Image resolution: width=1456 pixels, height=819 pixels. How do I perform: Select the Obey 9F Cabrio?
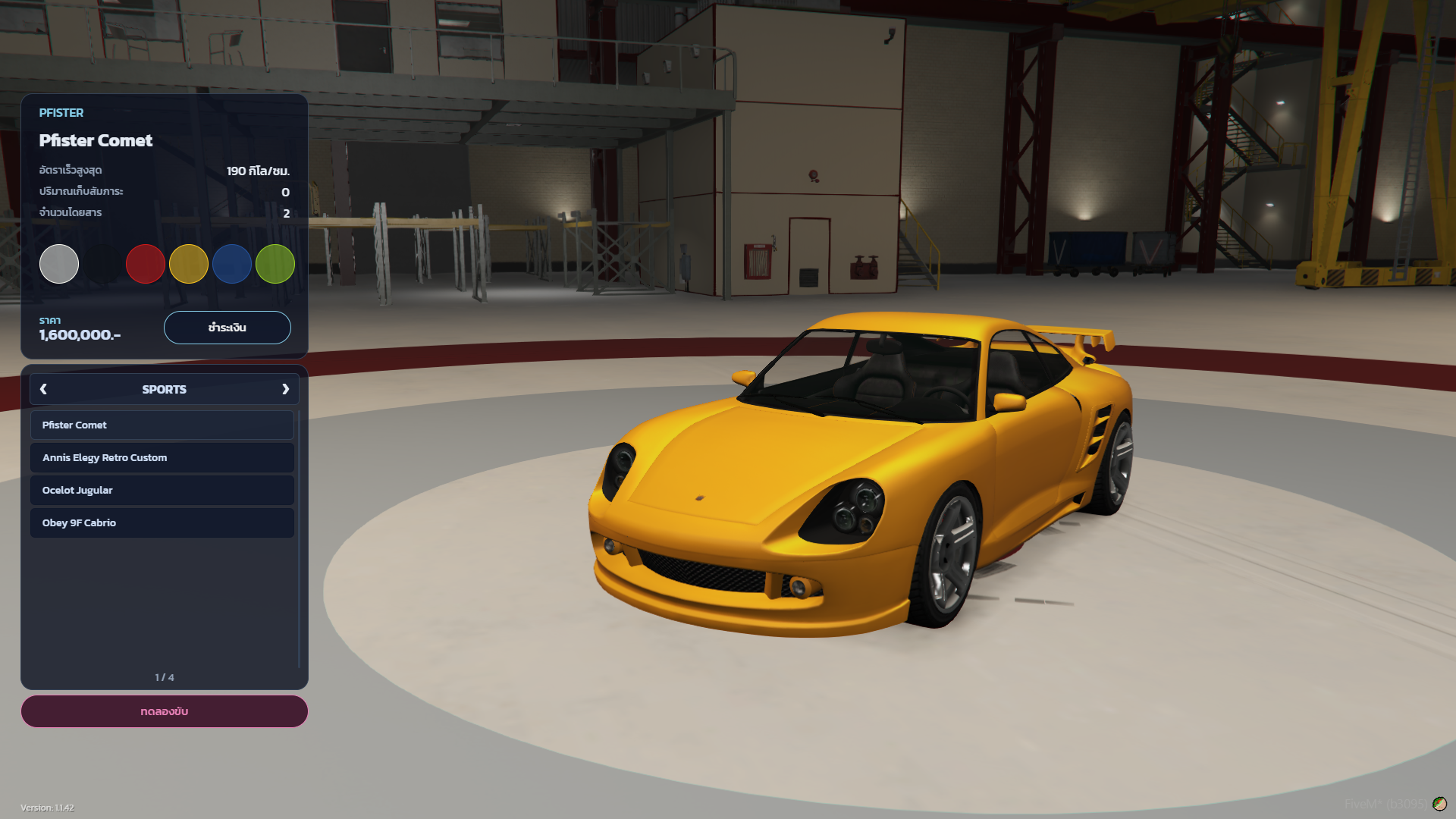coord(162,523)
